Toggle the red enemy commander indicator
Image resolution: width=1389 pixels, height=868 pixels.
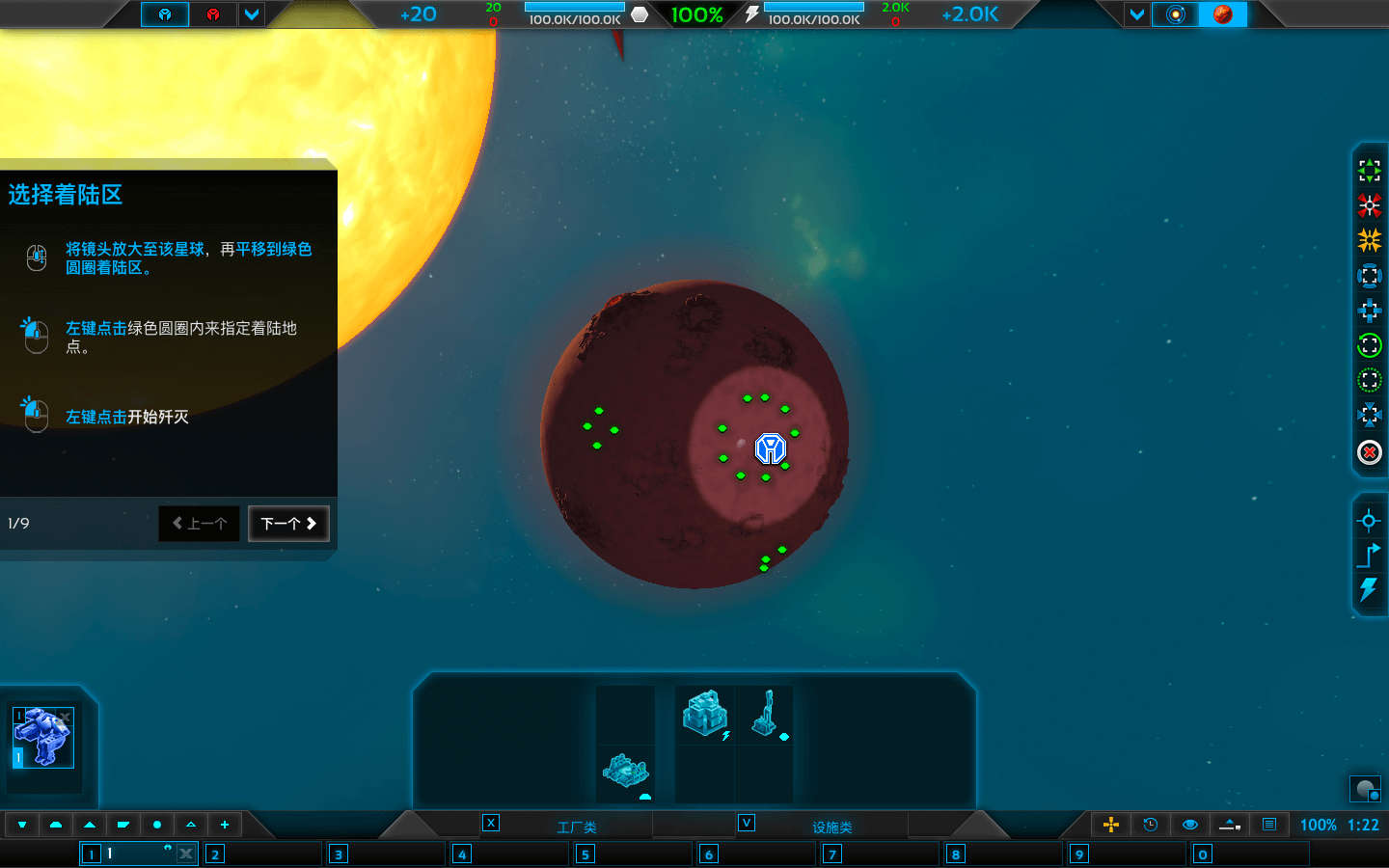pos(213,14)
